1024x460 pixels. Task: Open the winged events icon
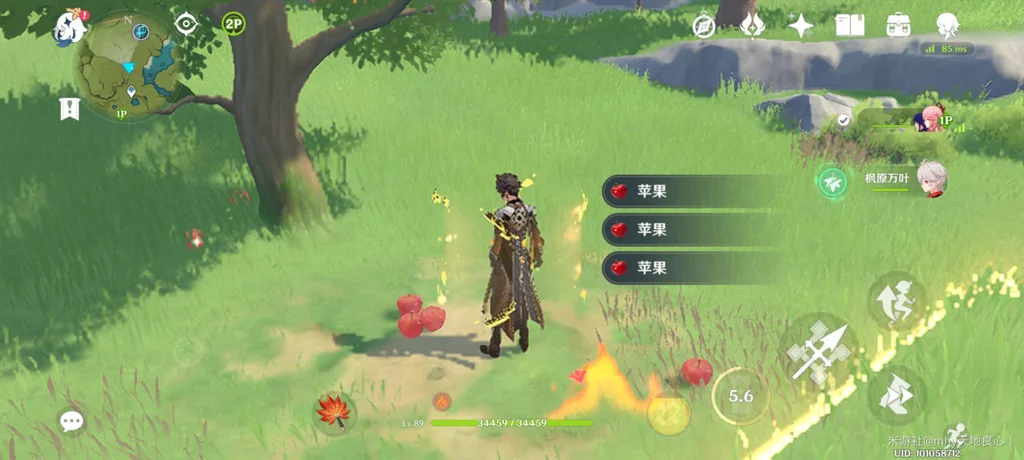pyautogui.click(x=752, y=26)
